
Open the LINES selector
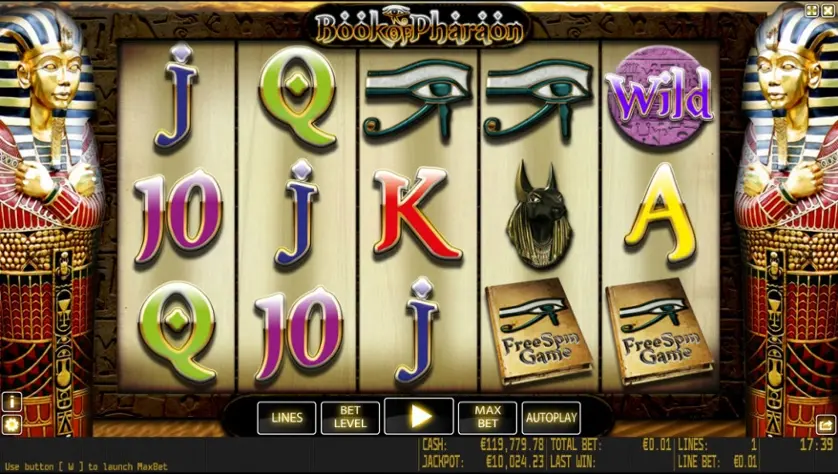click(286, 417)
